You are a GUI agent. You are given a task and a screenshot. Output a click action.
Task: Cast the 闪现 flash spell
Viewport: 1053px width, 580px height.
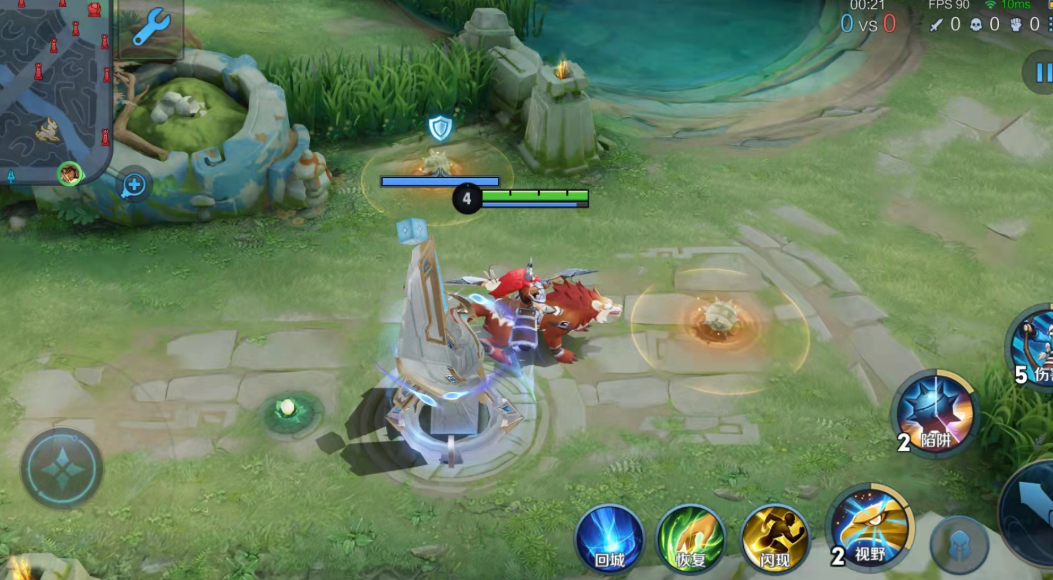[775, 539]
